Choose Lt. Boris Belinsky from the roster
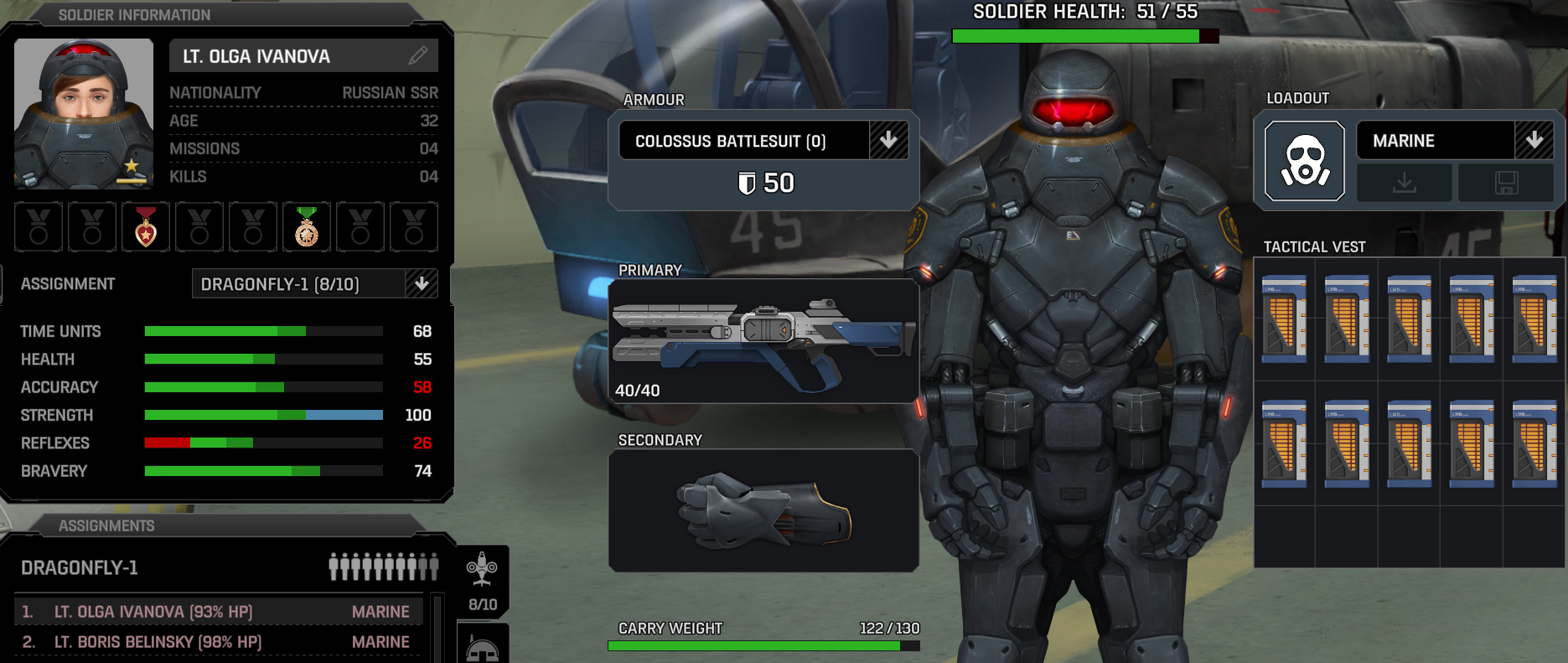This screenshot has height=663, width=1568. click(x=218, y=642)
